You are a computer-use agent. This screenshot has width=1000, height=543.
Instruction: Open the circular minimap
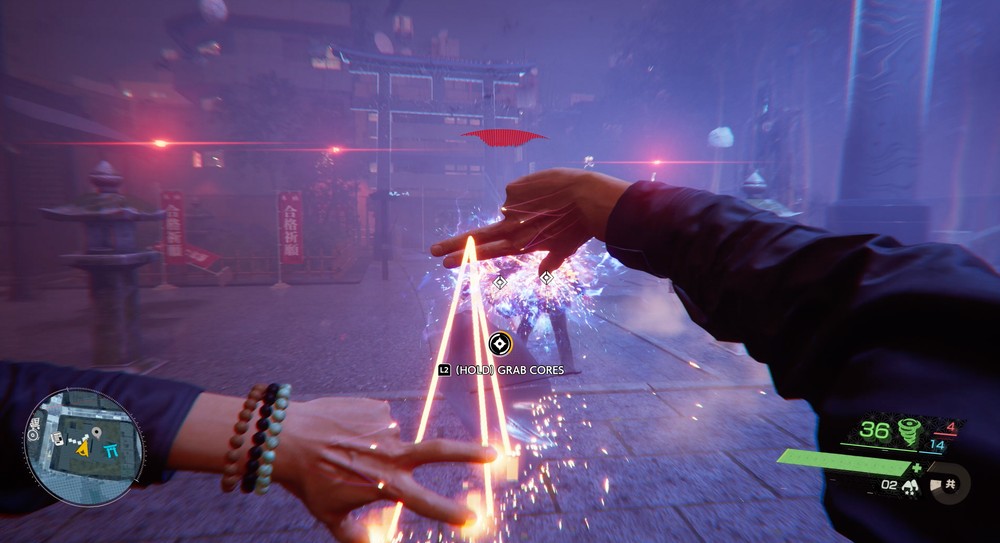[x=82, y=447]
